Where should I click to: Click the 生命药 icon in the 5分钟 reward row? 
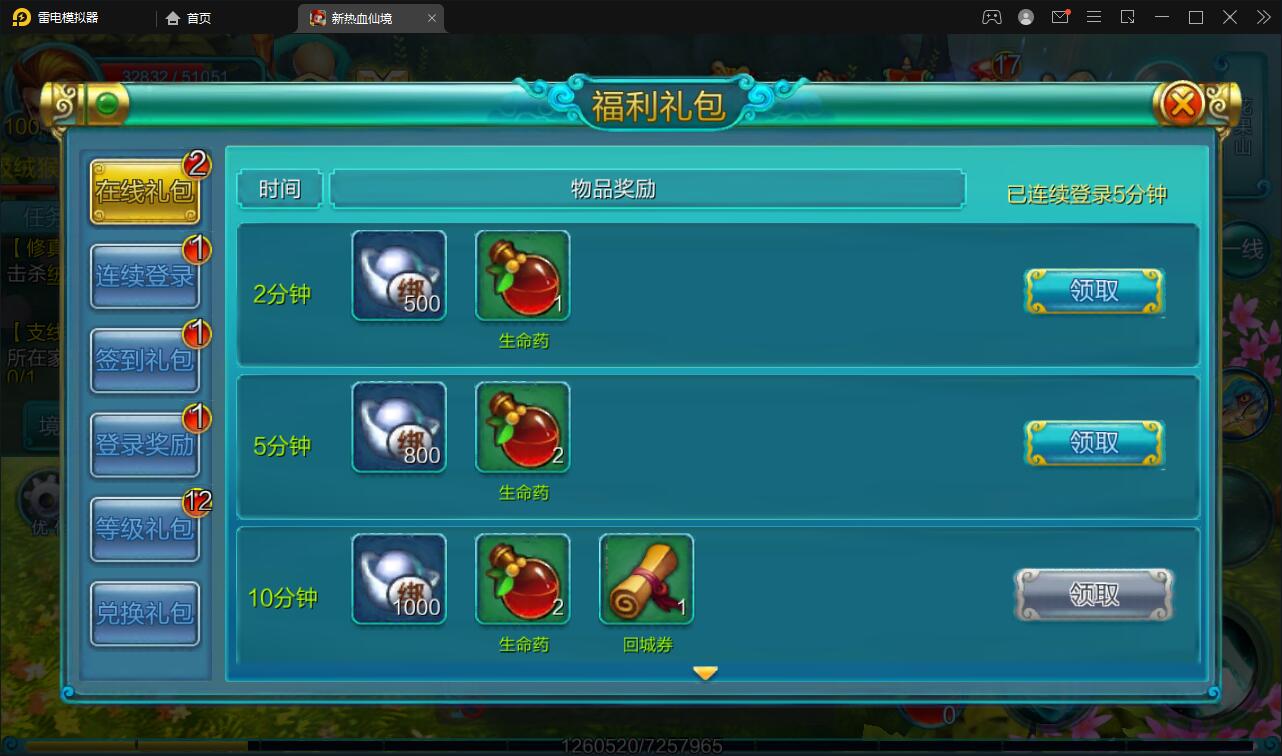click(522, 426)
